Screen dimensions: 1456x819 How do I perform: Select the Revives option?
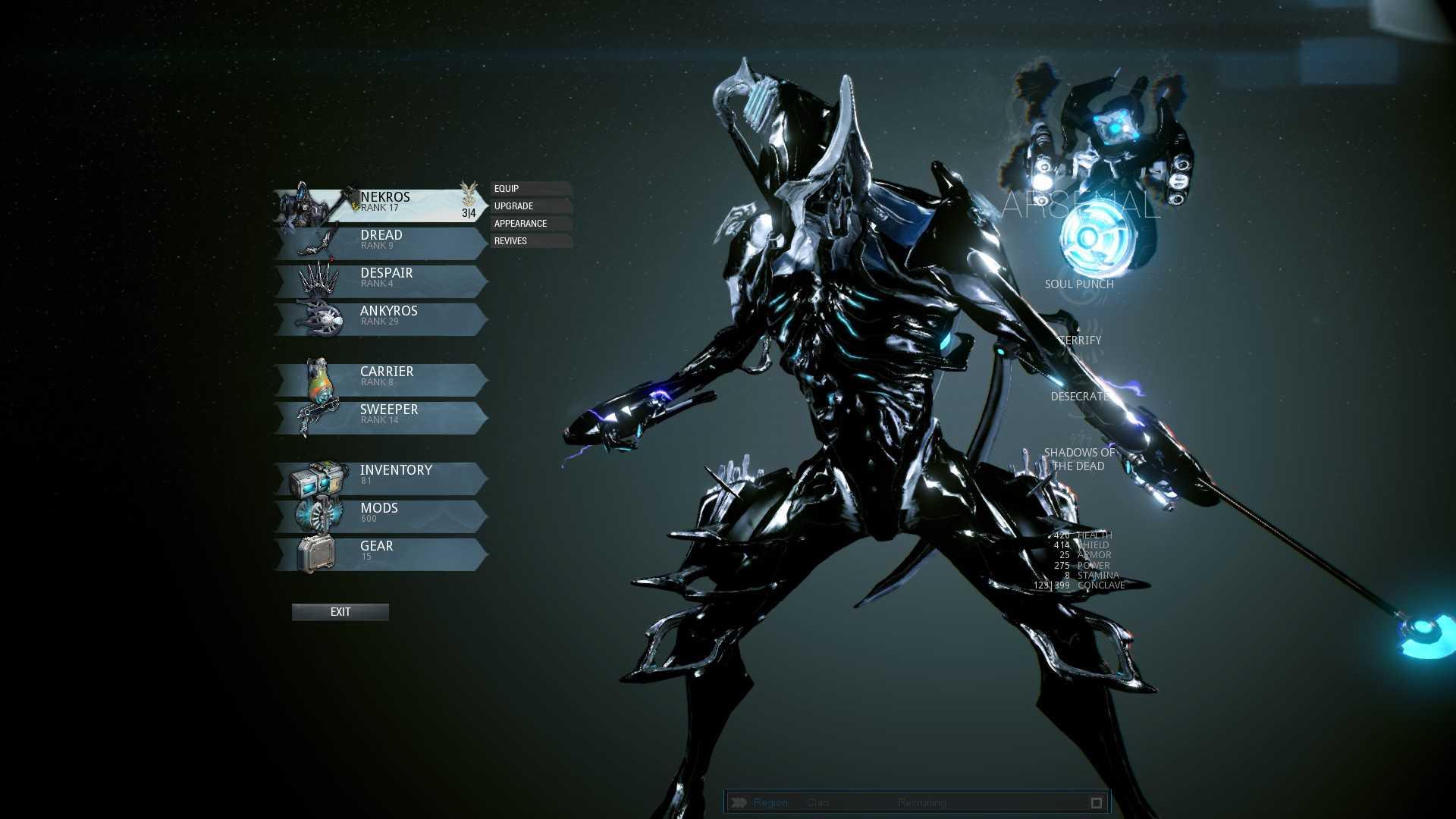point(530,241)
